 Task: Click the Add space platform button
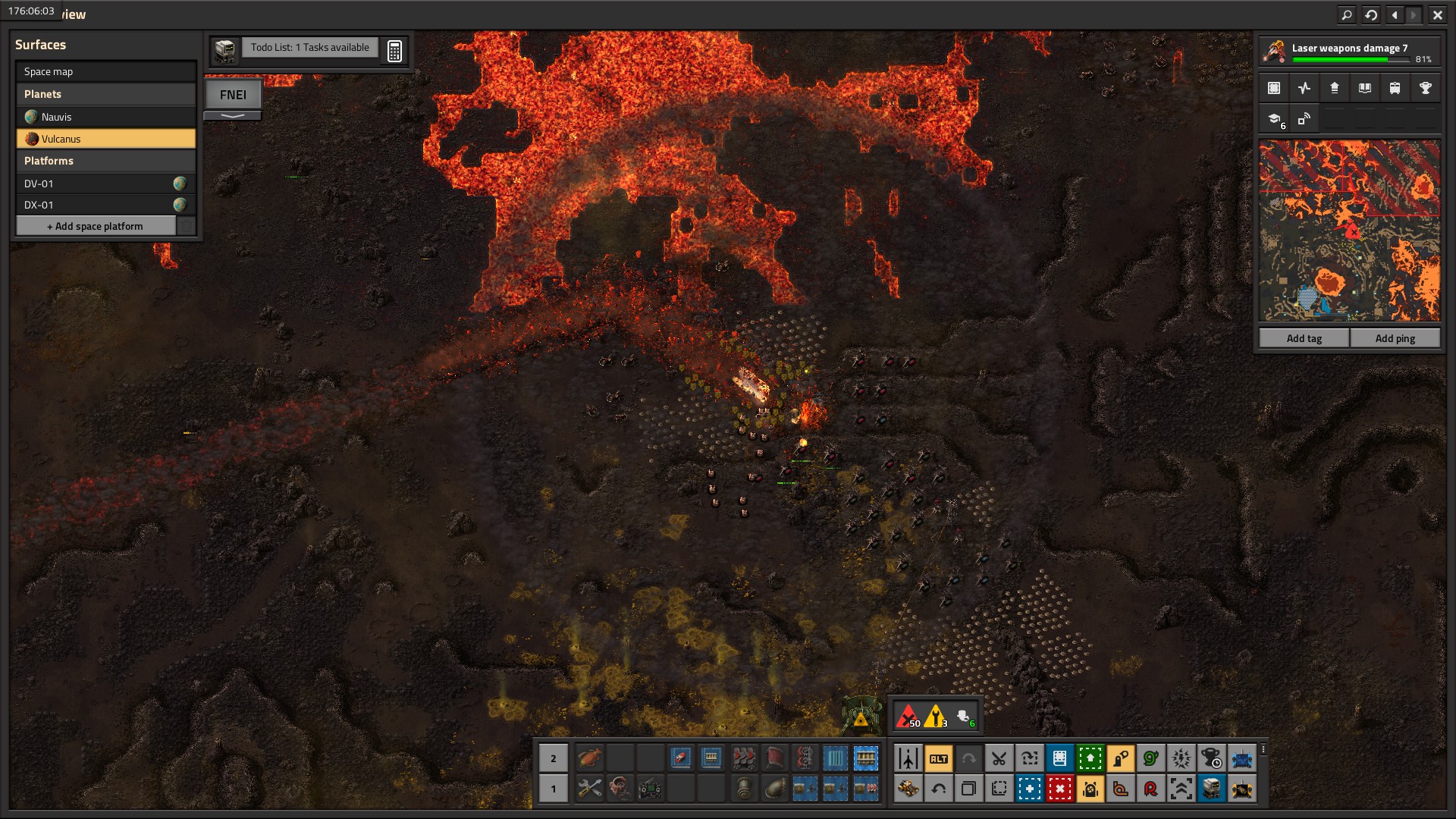point(96,226)
